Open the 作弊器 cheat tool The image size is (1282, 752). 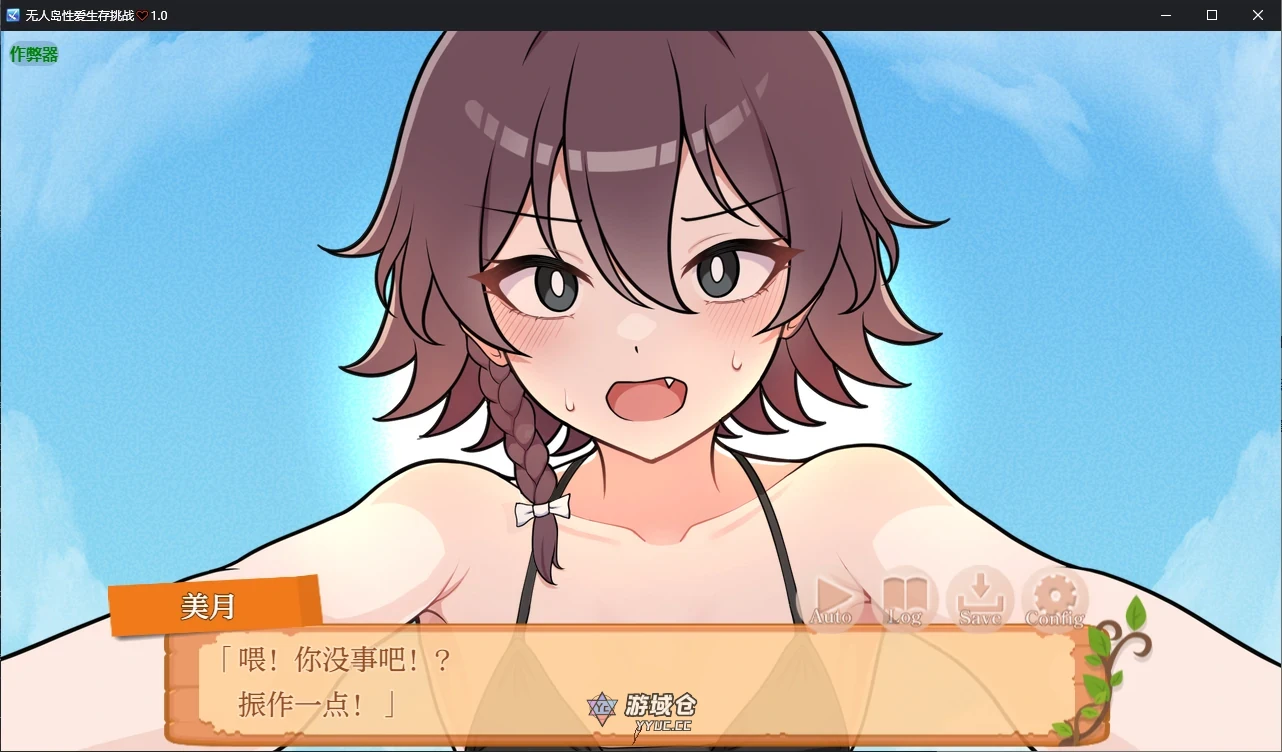click(33, 52)
